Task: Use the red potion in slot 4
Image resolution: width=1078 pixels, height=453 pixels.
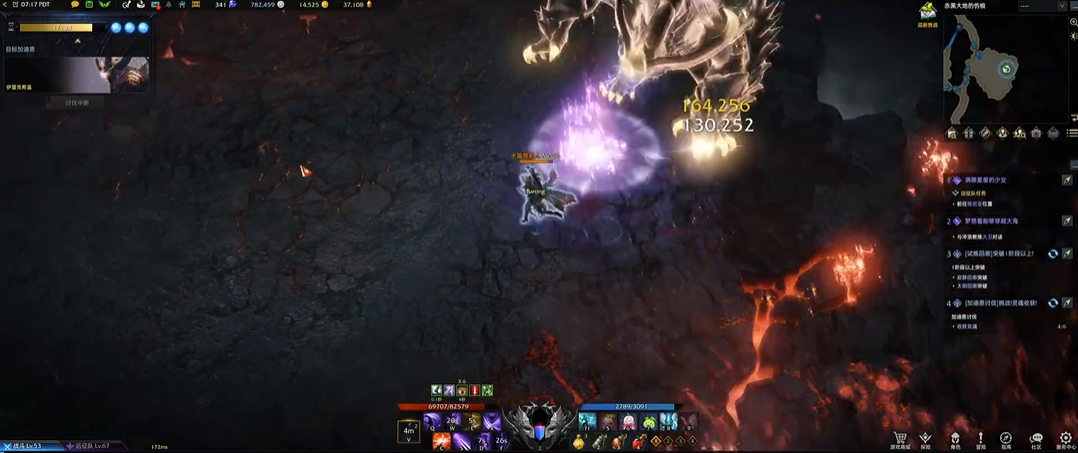Action: [638, 441]
